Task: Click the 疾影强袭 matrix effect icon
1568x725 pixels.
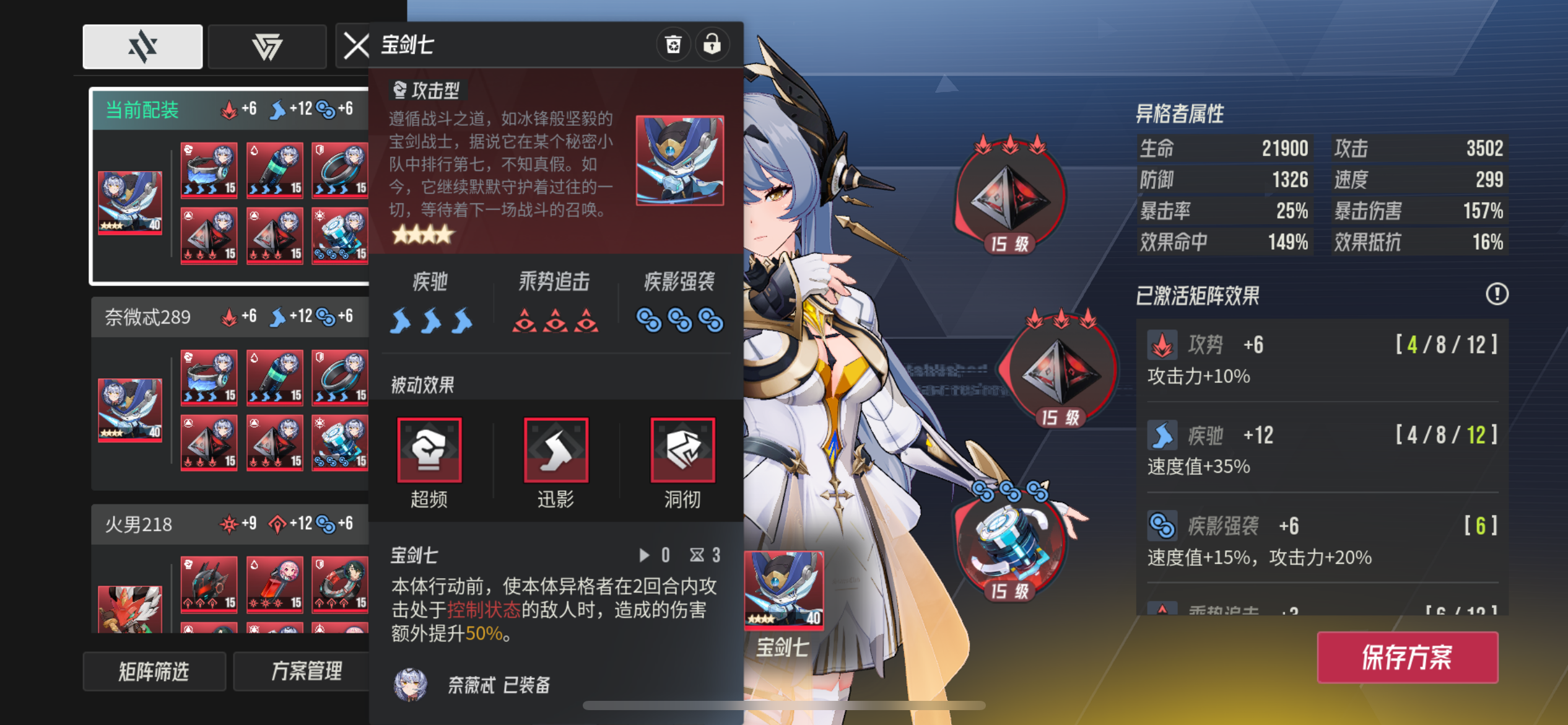Action: (1163, 525)
